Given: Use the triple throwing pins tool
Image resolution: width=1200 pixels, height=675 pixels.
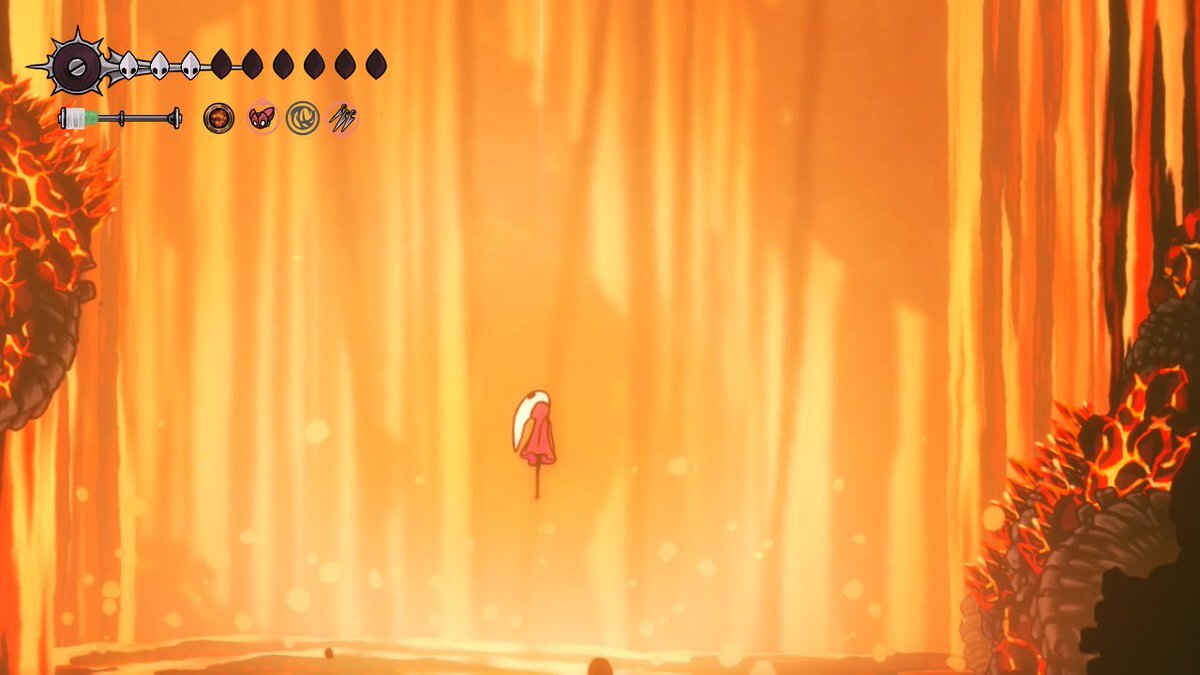Looking at the screenshot, I should (x=343, y=118).
